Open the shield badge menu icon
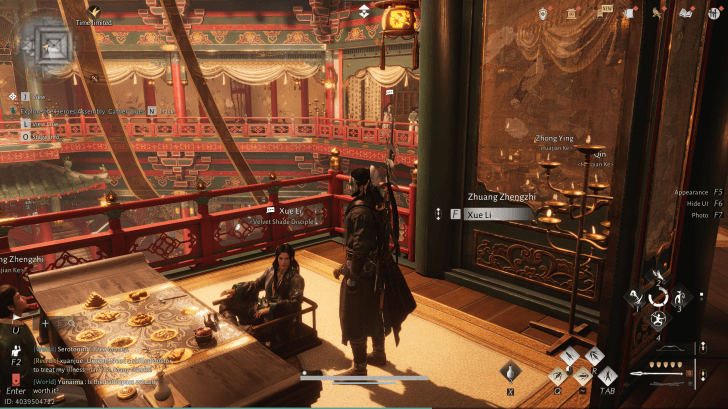 (x=542, y=13)
